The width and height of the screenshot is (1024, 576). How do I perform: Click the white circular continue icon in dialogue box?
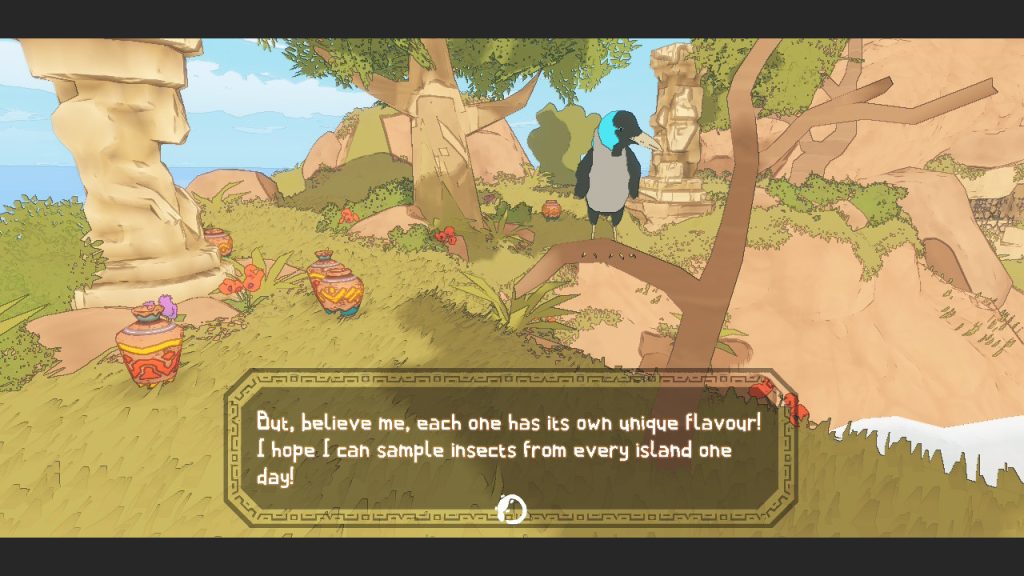coord(511,509)
